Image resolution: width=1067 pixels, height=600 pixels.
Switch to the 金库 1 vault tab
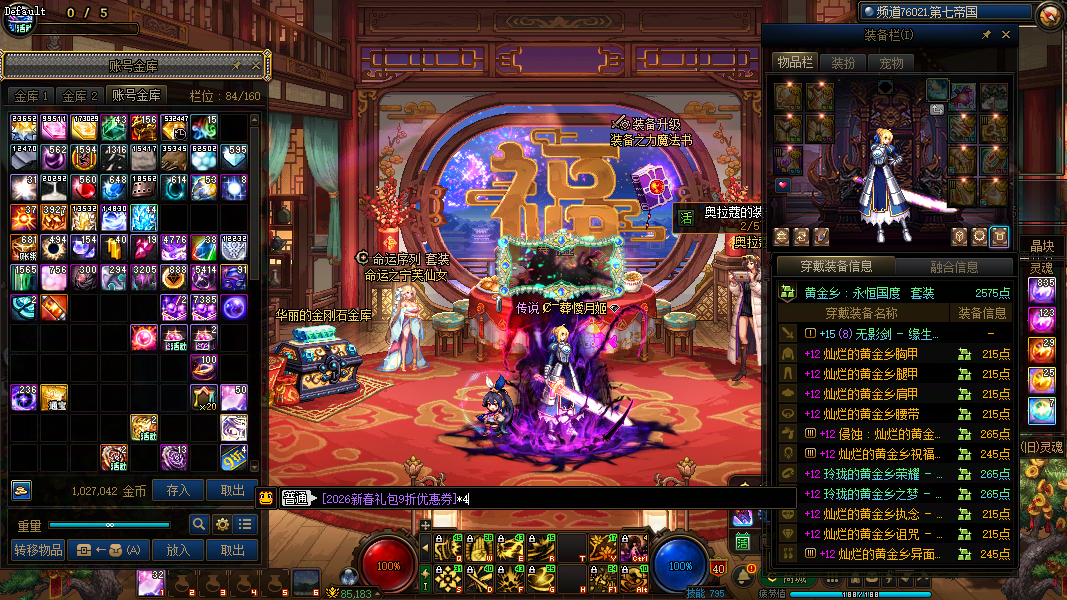coord(30,96)
